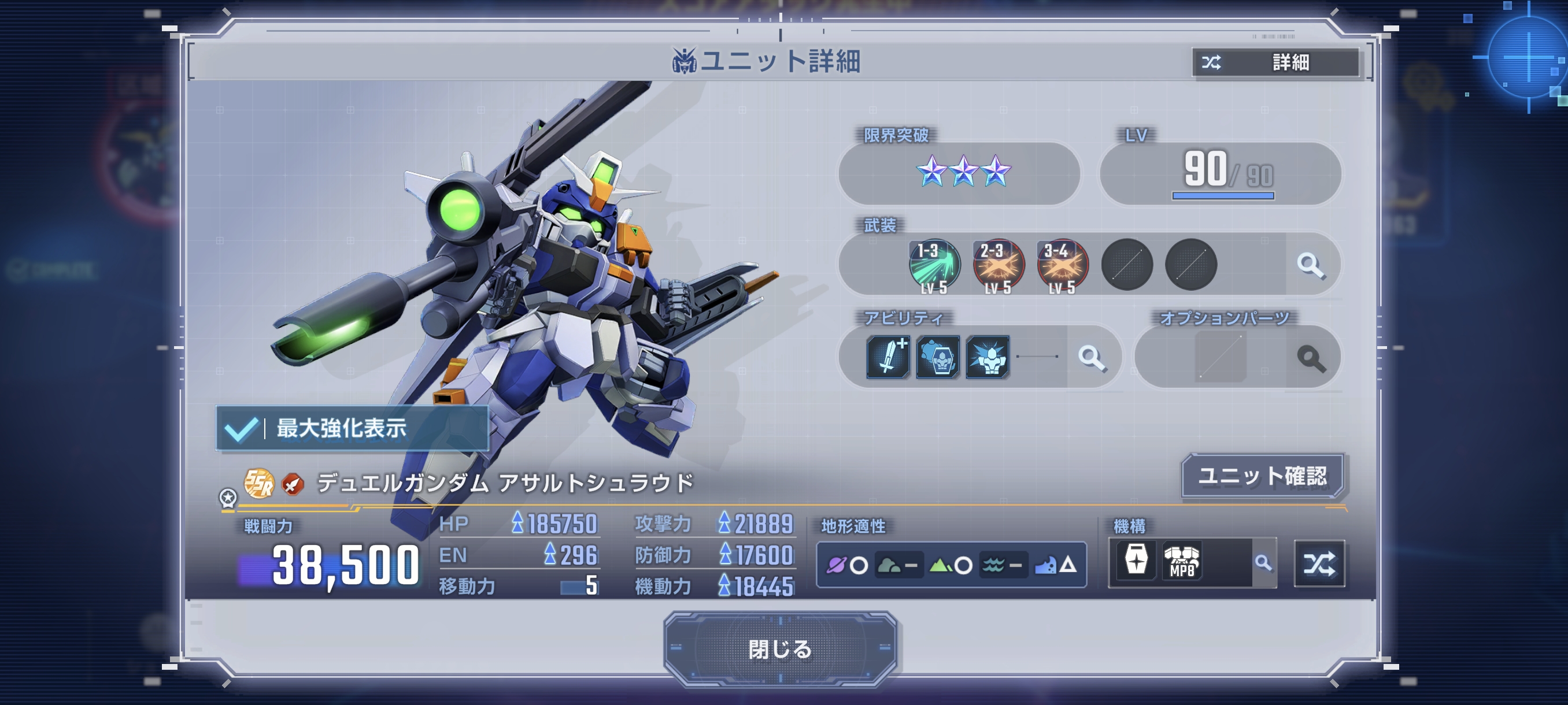Screen dimensions: 1568x705
Task: Inspect option parts with the dark magnifier
Action: (1311, 358)
